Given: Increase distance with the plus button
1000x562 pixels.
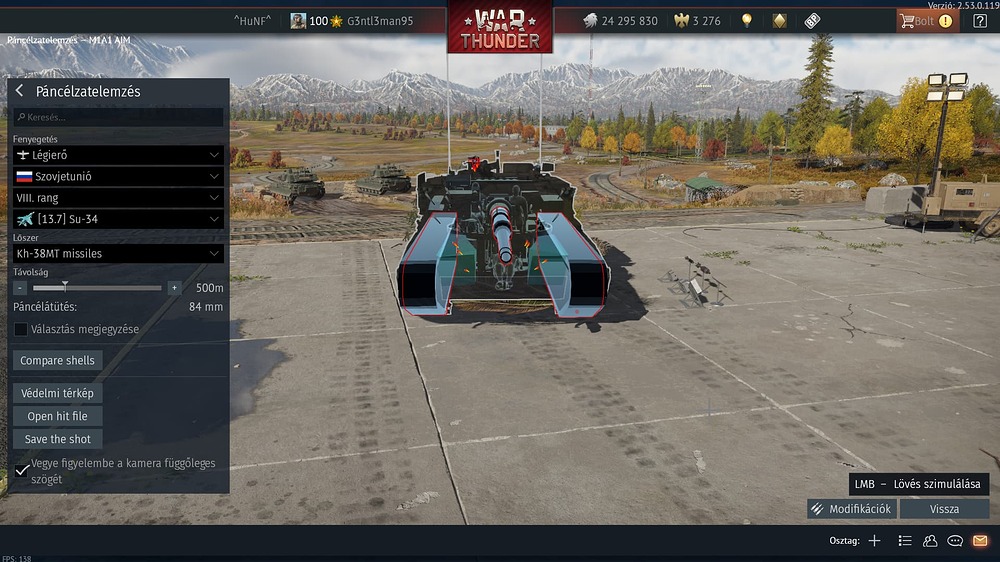Looking at the screenshot, I should click(174, 288).
